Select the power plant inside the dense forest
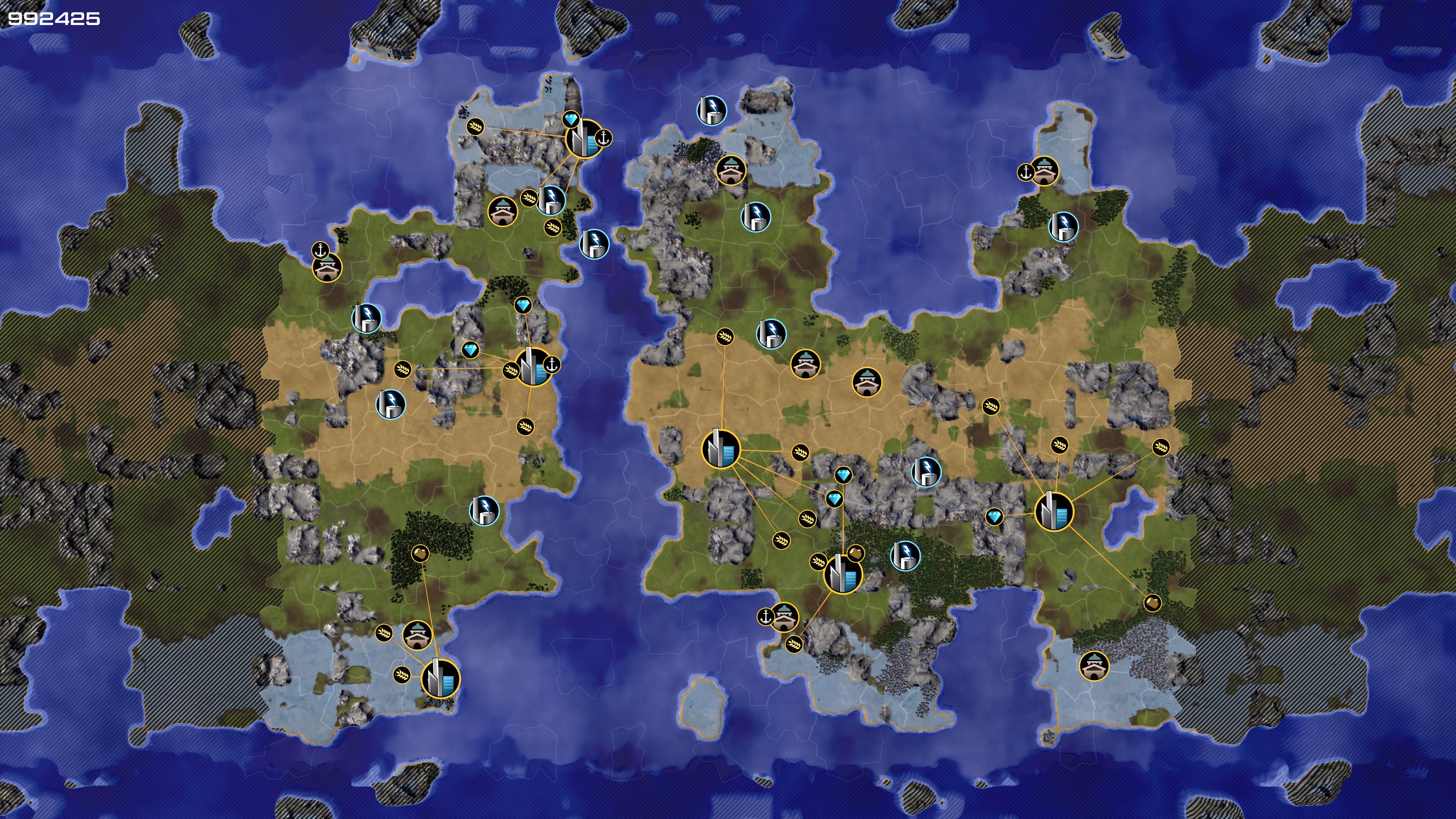This screenshot has width=1456, height=819. click(x=905, y=554)
